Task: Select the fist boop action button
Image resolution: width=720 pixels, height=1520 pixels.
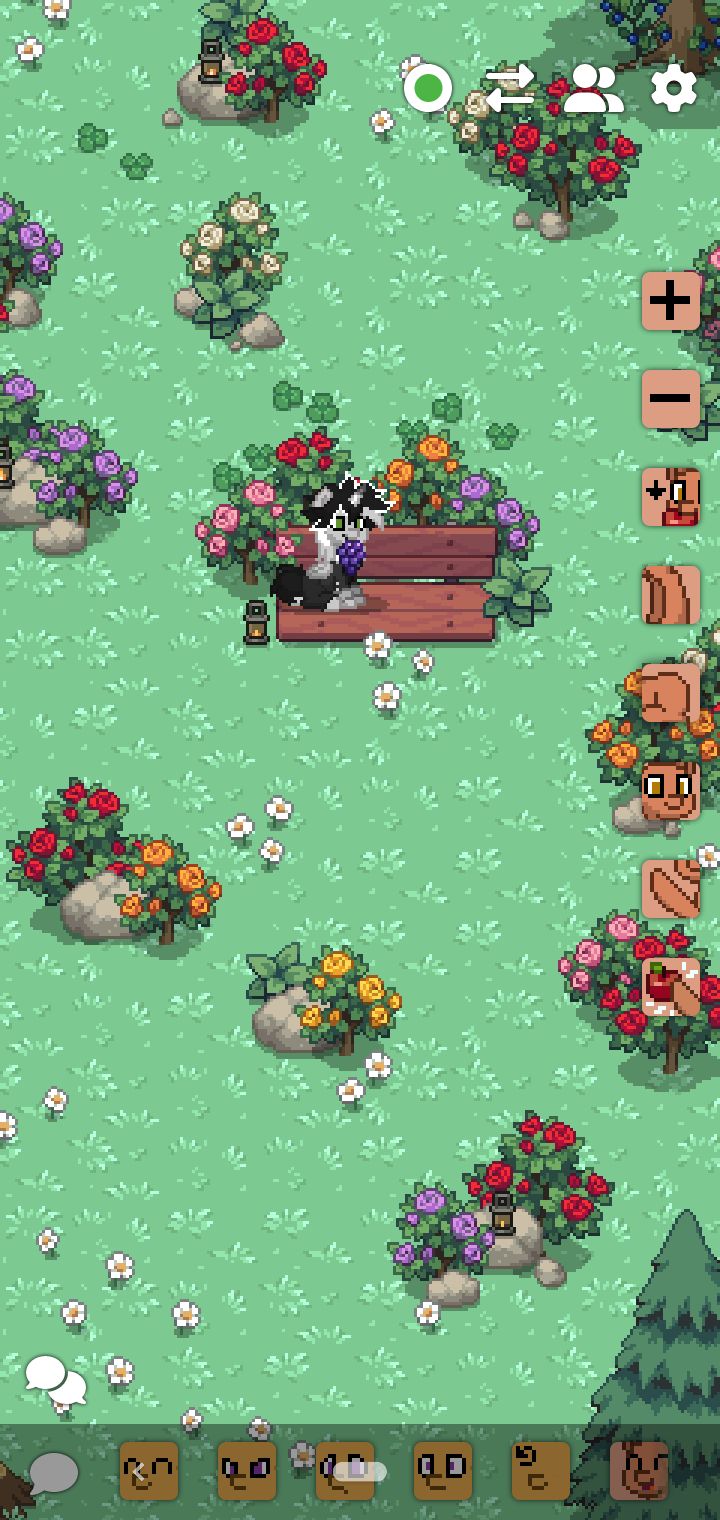Action: (670, 692)
